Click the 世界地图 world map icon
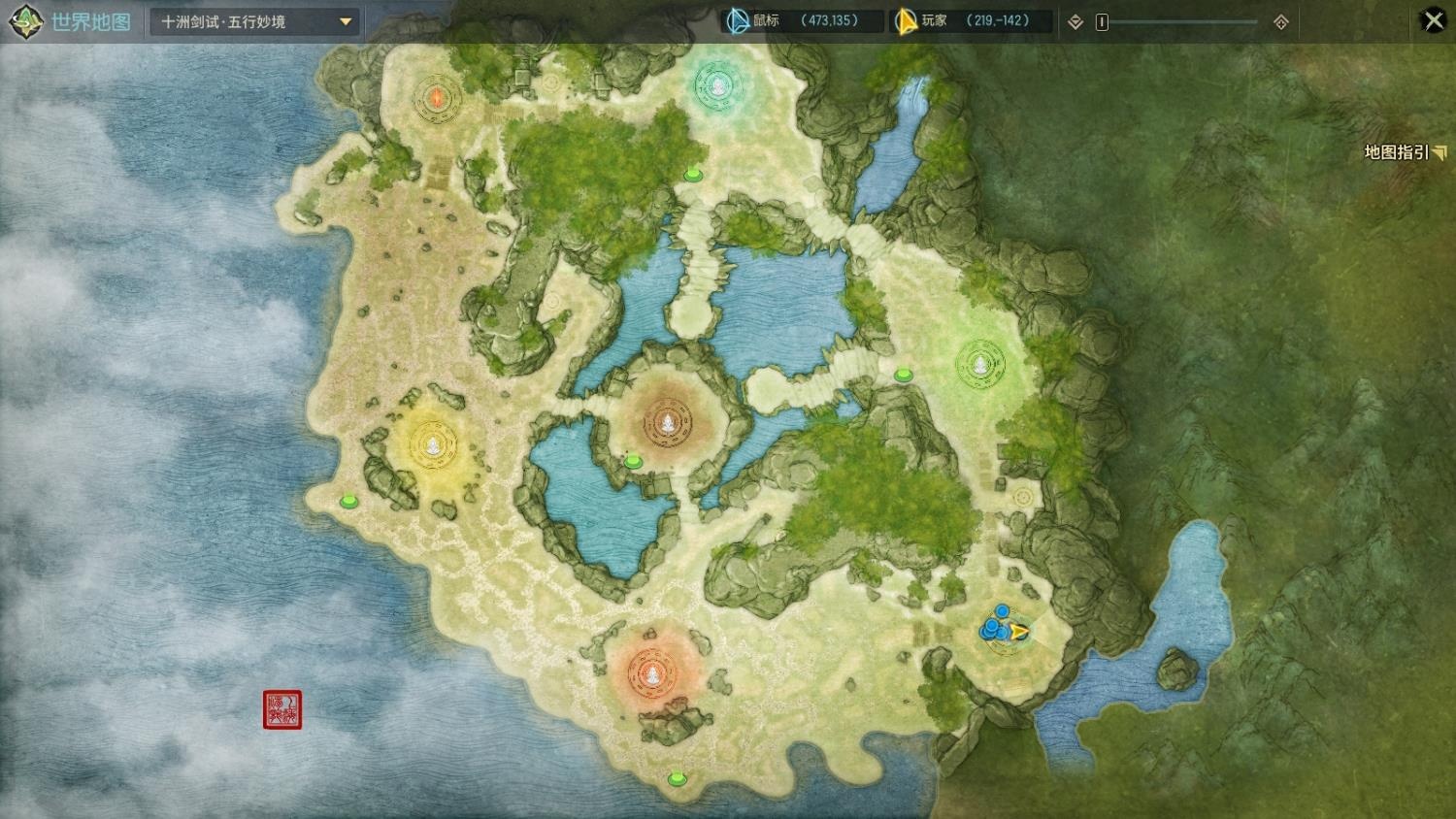This screenshot has width=1456, height=819. [25, 21]
